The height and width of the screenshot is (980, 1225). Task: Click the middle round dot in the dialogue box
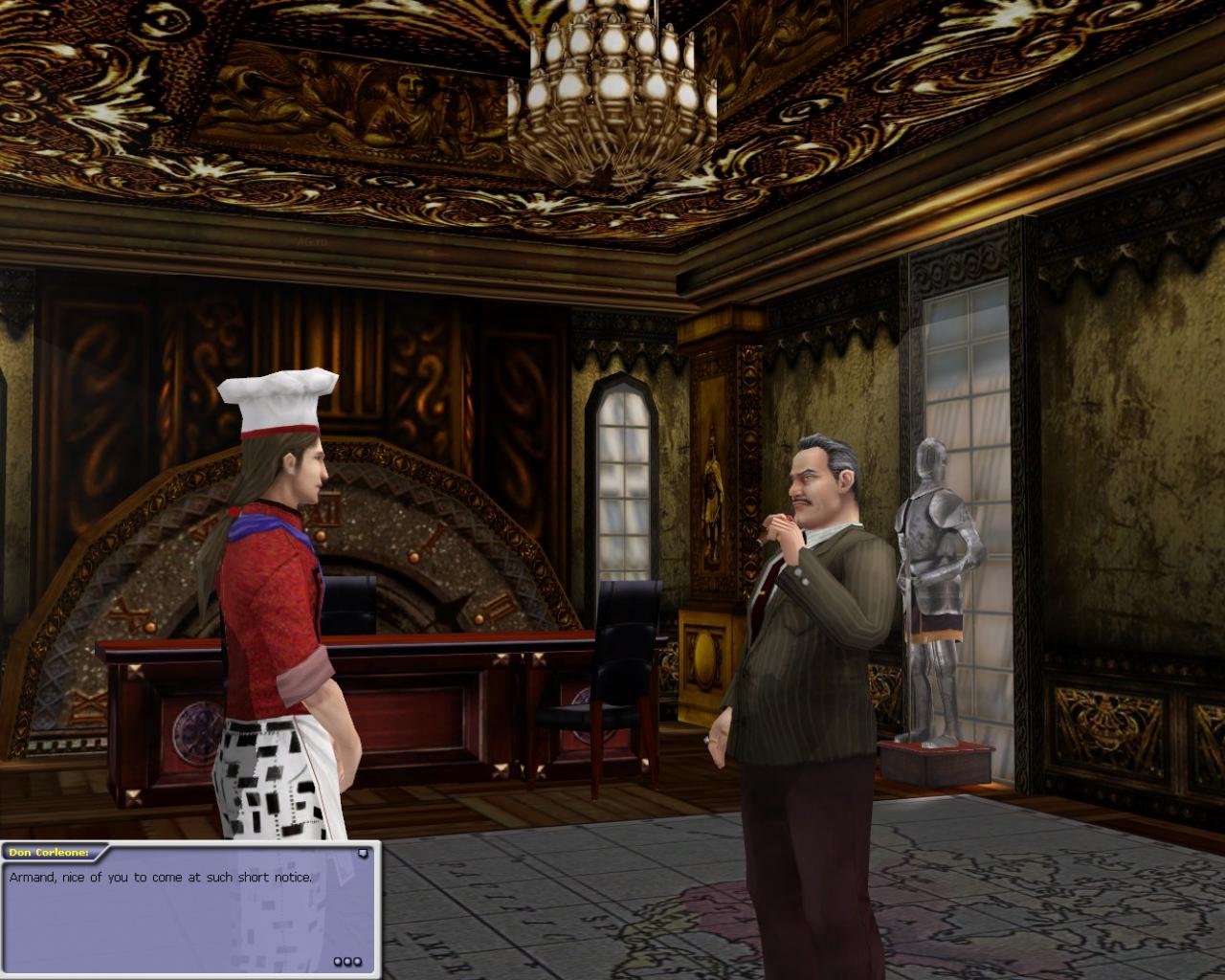pyautogui.click(x=347, y=961)
